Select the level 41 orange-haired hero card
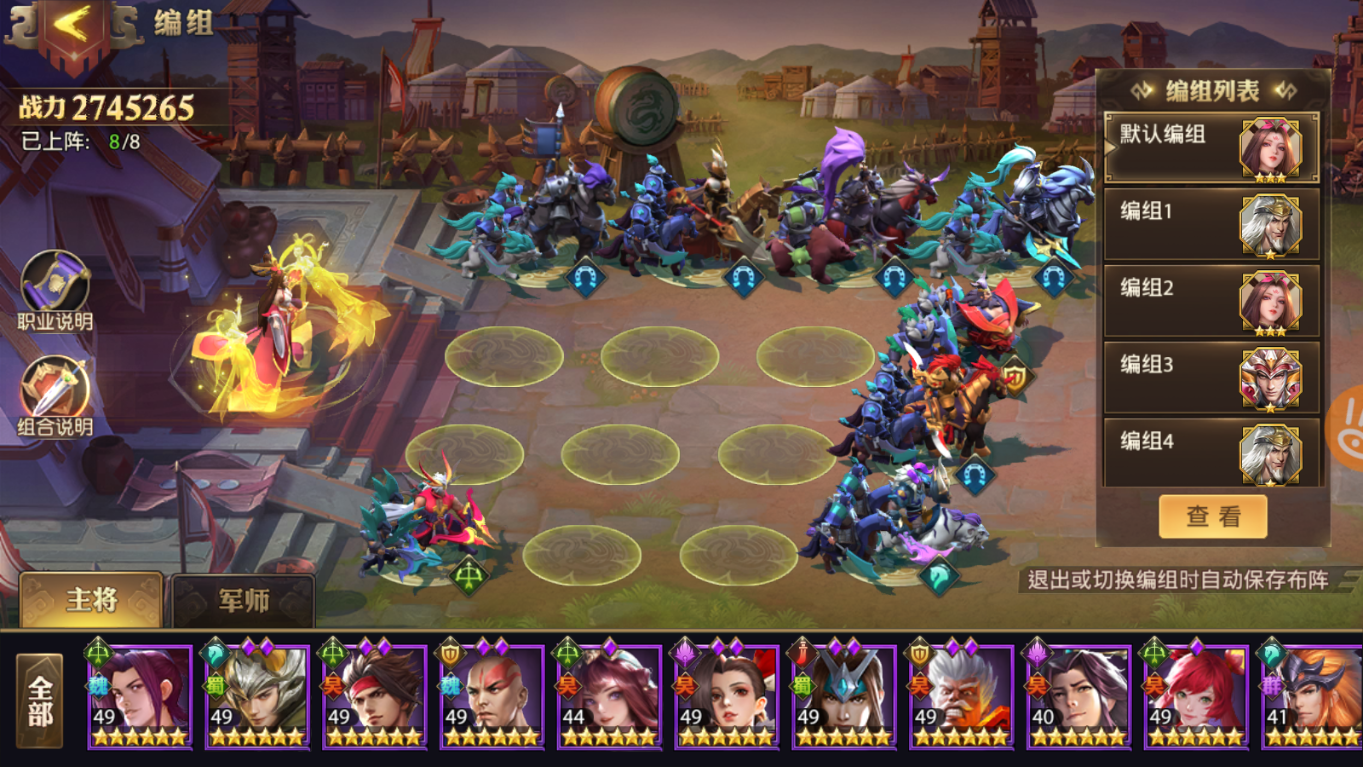 point(1312,696)
